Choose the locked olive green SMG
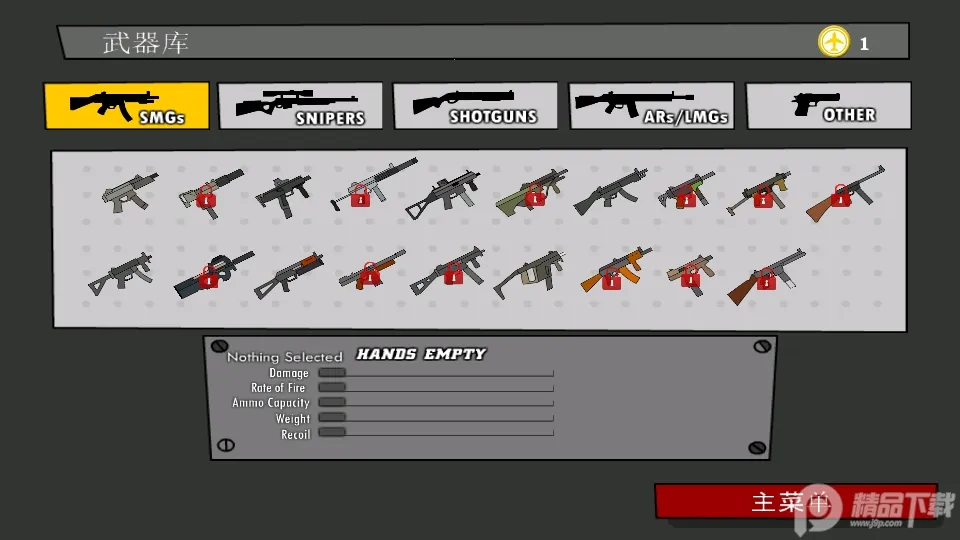 click(x=531, y=190)
